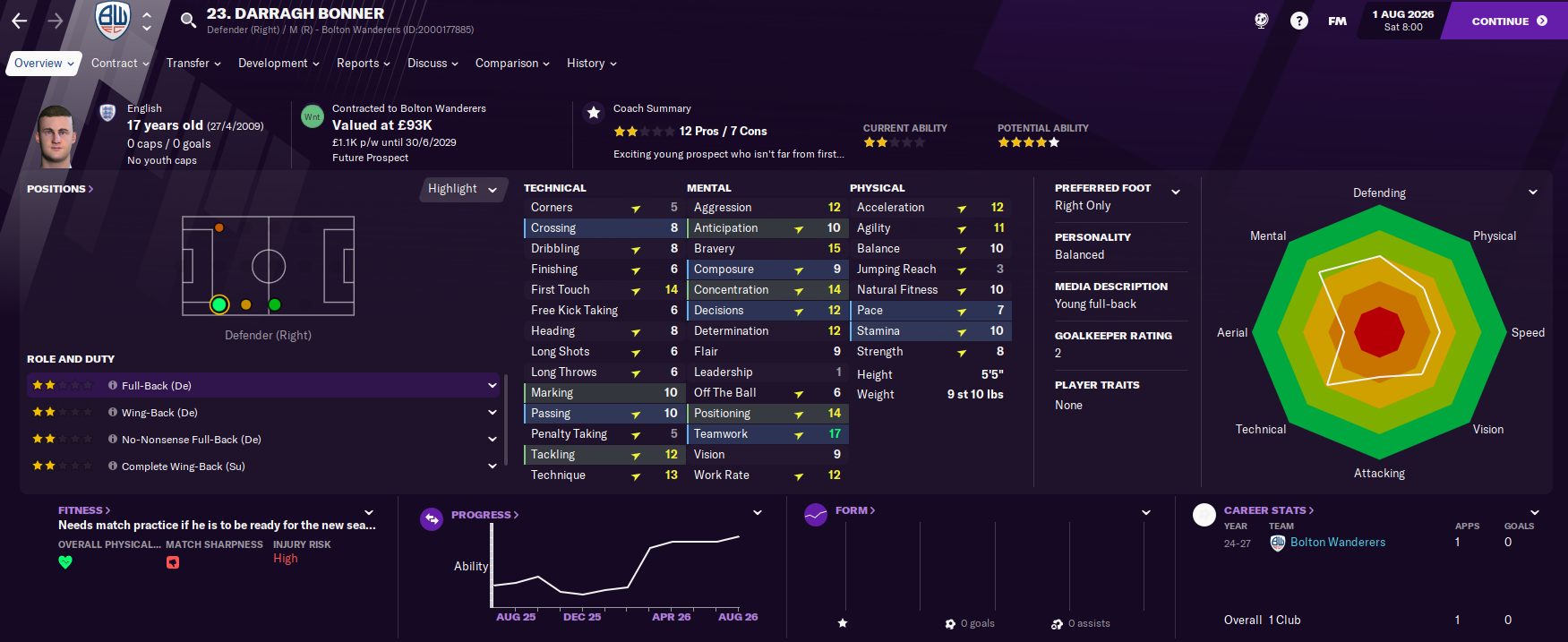
Task: Expand the Preferred Foot panel dropdown
Action: (1176, 192)
